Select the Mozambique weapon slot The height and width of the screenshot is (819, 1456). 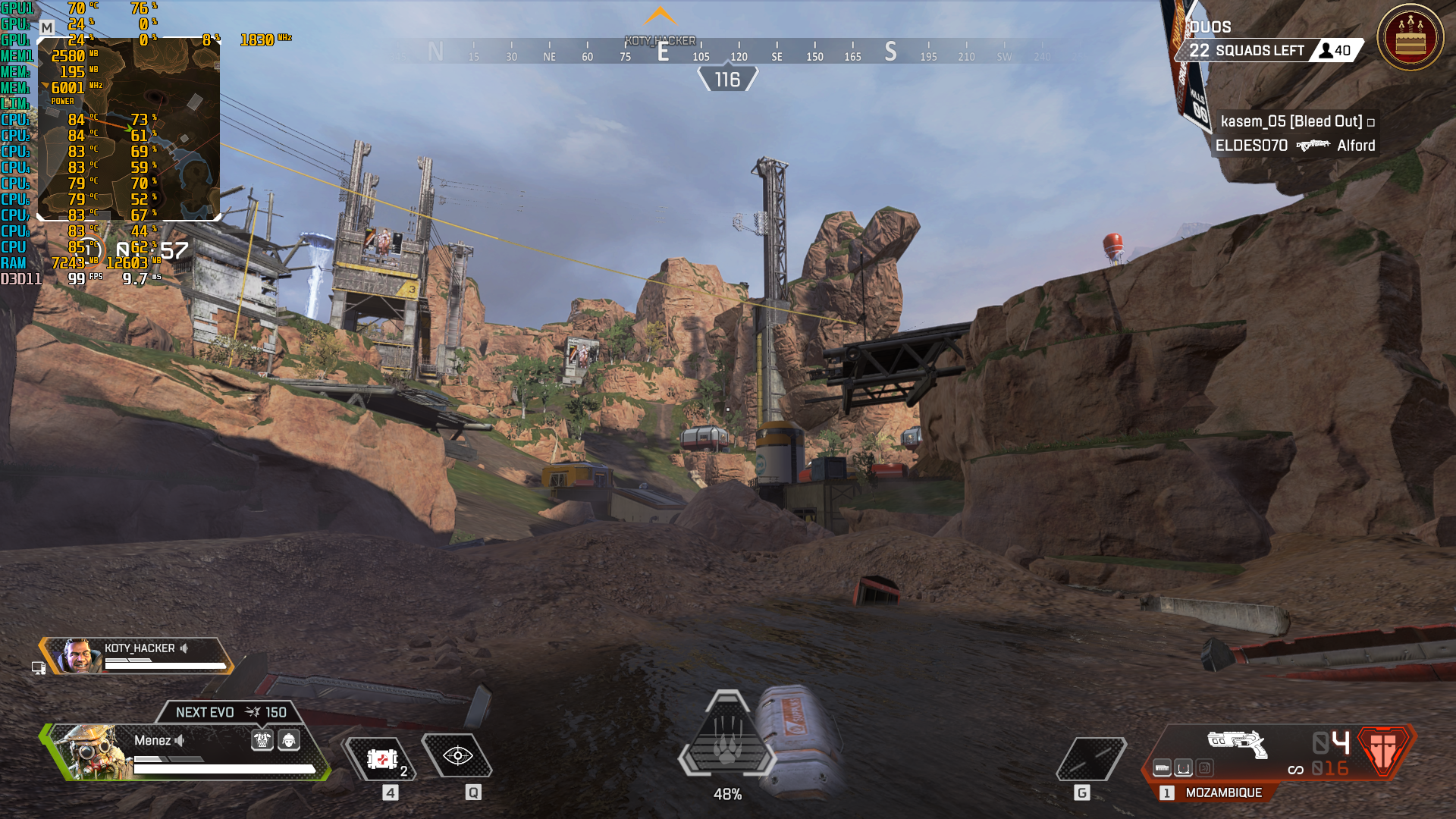[1222, 792]
